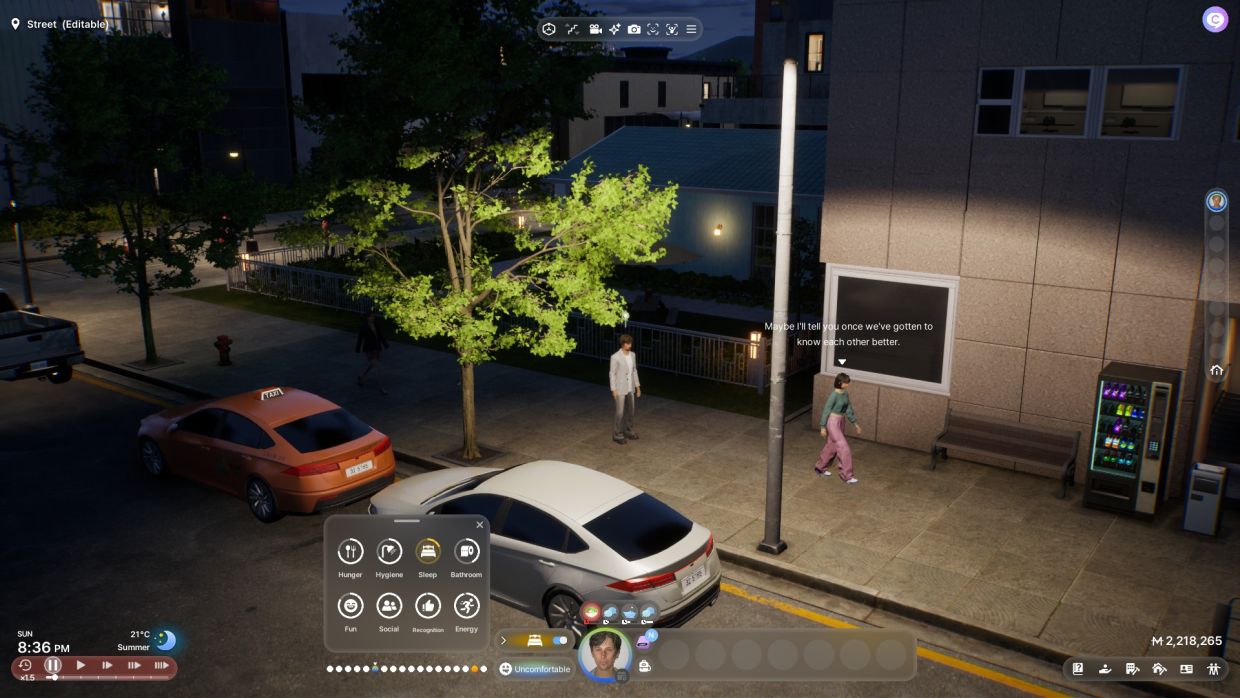Open the video camera tool
The image size is (1240, 698).
[596, 29]
